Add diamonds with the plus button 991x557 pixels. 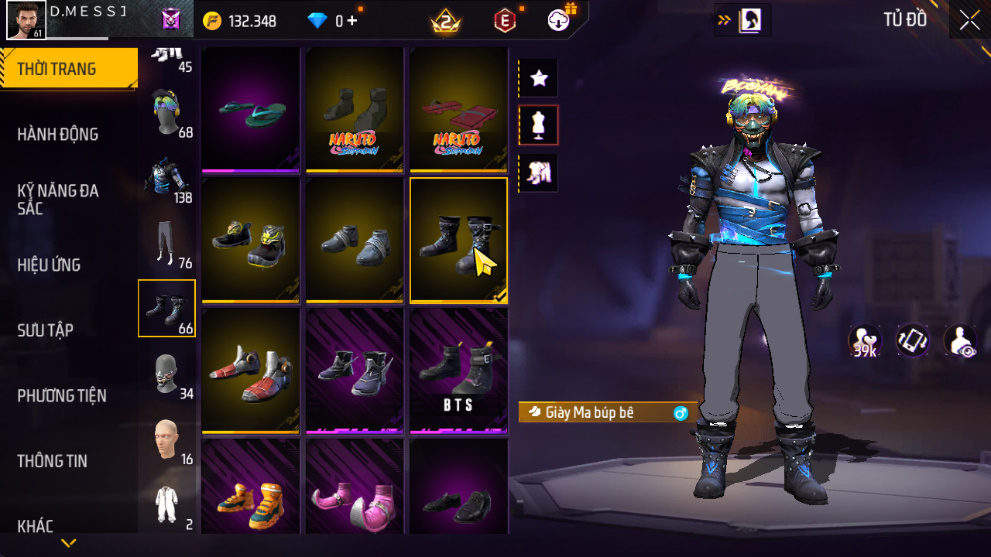[352, 20]
